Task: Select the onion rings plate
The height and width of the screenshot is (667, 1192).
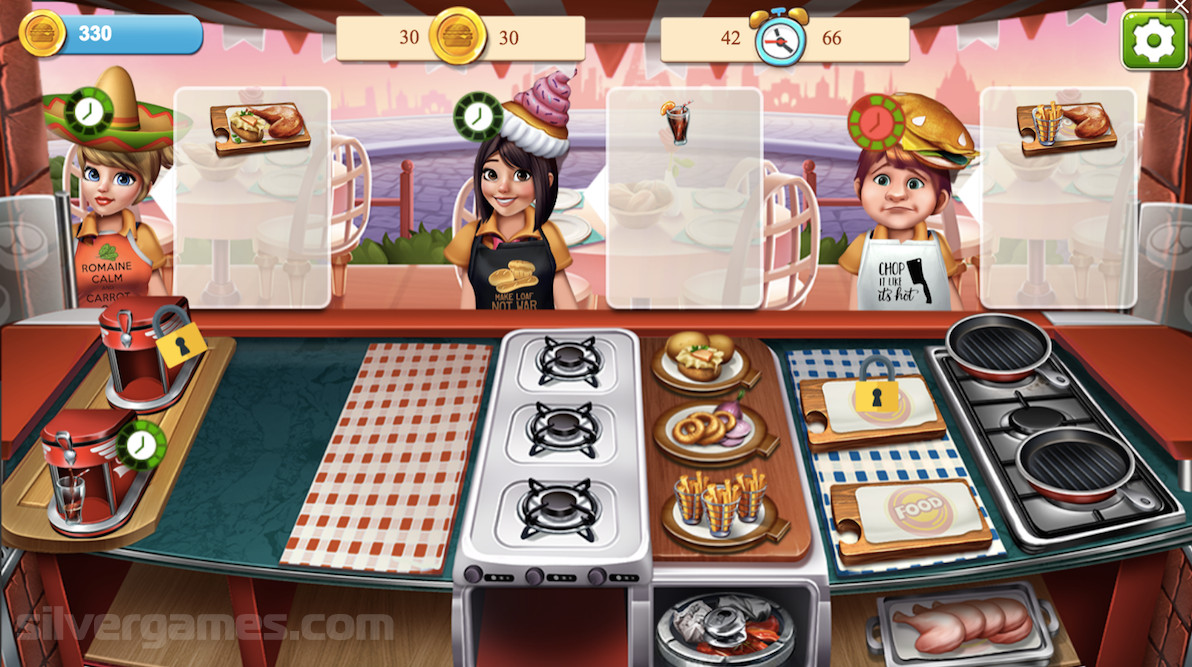Action: click(709, 430)
